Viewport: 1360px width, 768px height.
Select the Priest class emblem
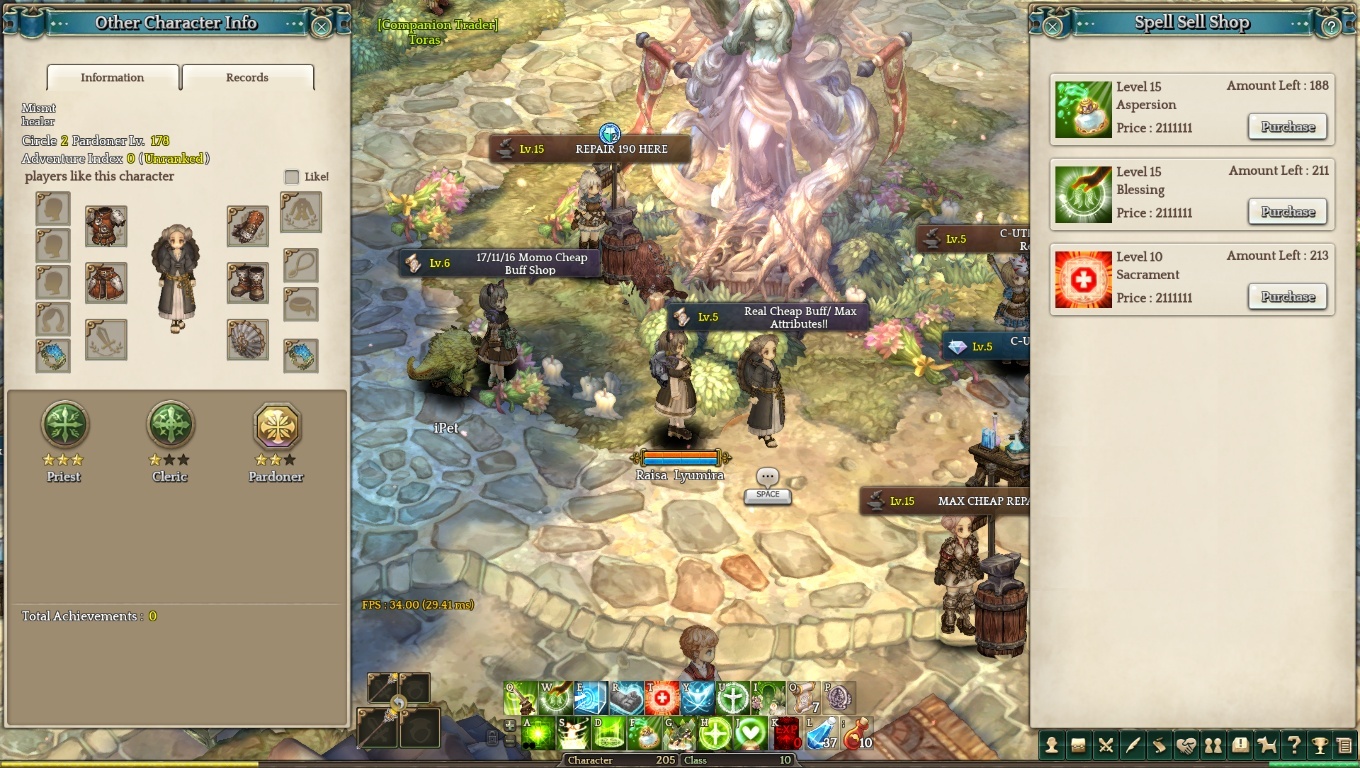pos(65,425)
